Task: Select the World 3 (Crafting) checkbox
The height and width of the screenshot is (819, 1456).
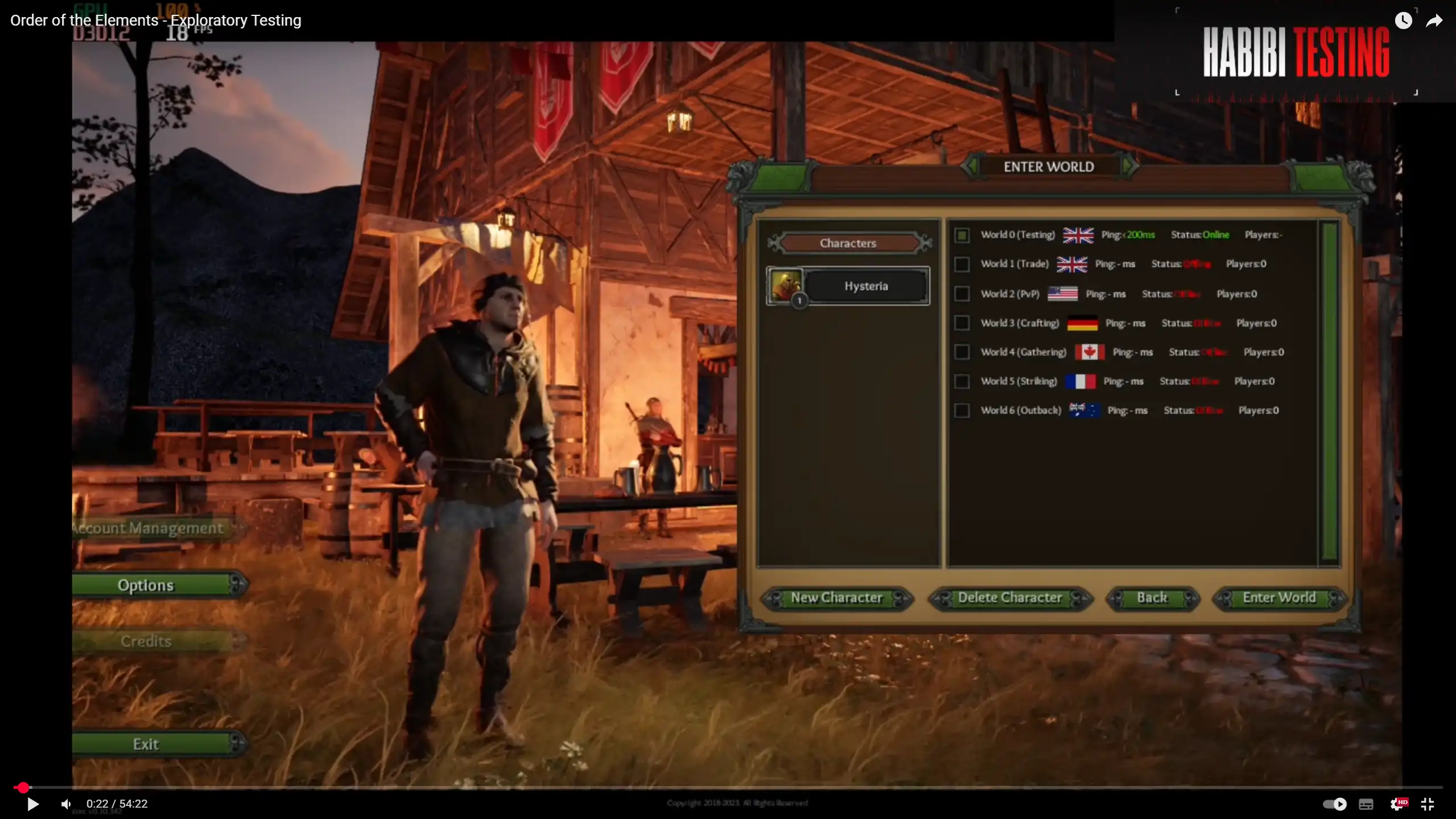Action: pyautogui.click(x=962, y=323)
